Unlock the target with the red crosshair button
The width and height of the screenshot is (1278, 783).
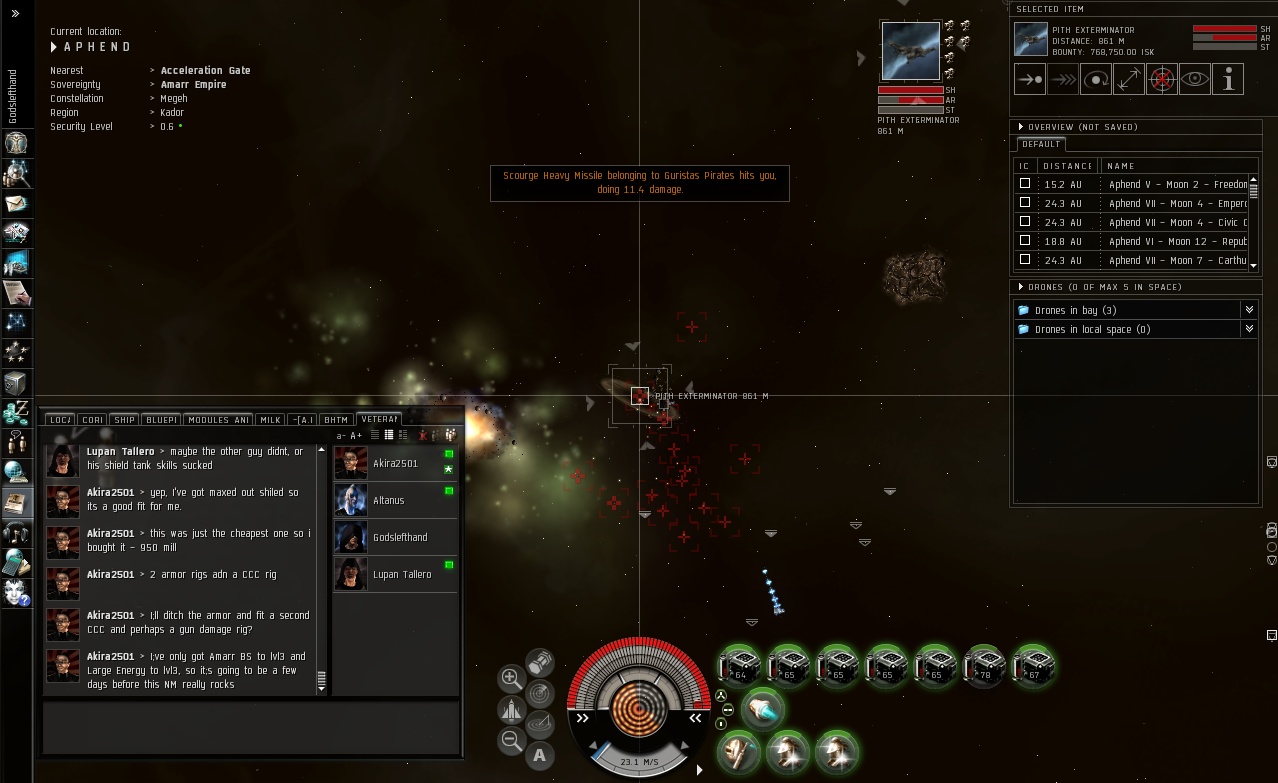pyautogui.click(x=1161, y=79)
